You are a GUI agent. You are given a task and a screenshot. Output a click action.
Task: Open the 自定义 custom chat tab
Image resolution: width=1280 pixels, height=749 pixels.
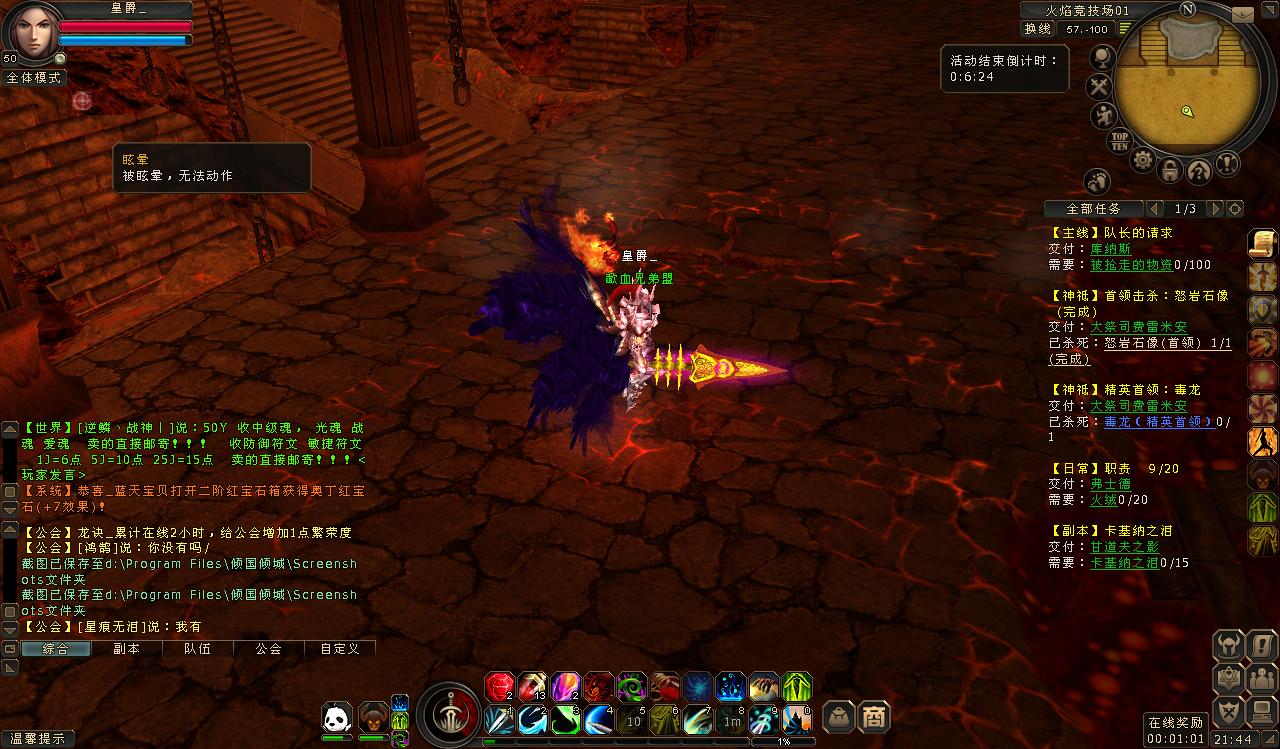339,648
